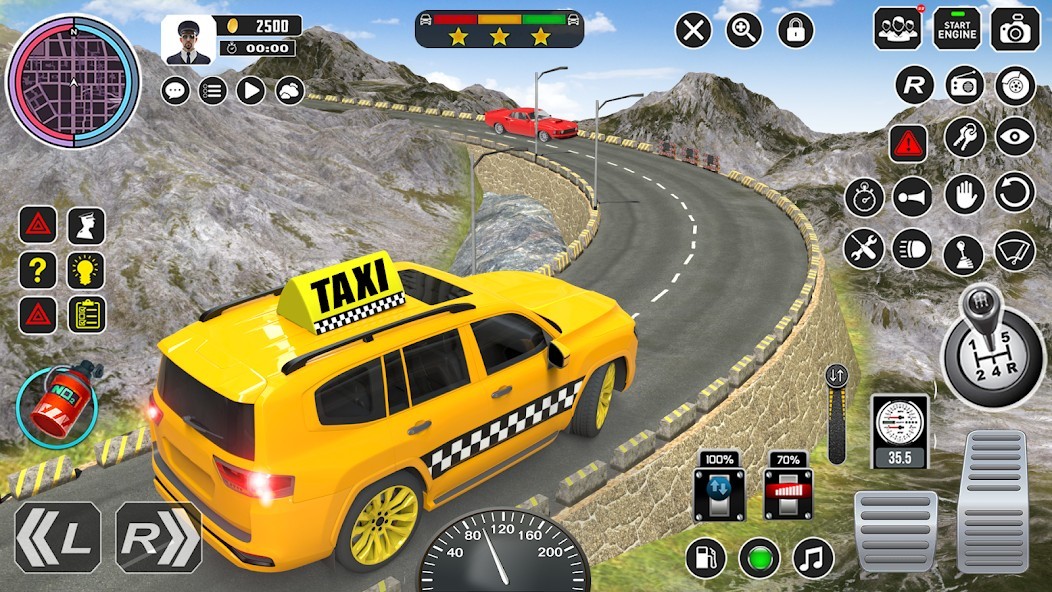The height and width of the screenshot is (592, 1052).
Task: Step on the tall accelerator pedal
Action: click(992, 501)
